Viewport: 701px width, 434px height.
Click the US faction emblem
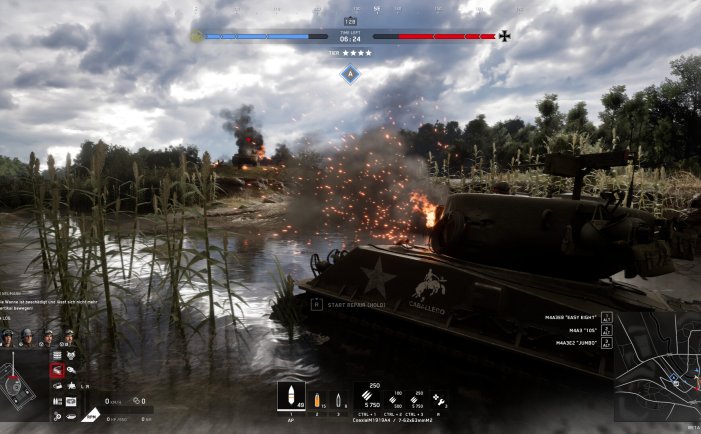coord(197,37)
